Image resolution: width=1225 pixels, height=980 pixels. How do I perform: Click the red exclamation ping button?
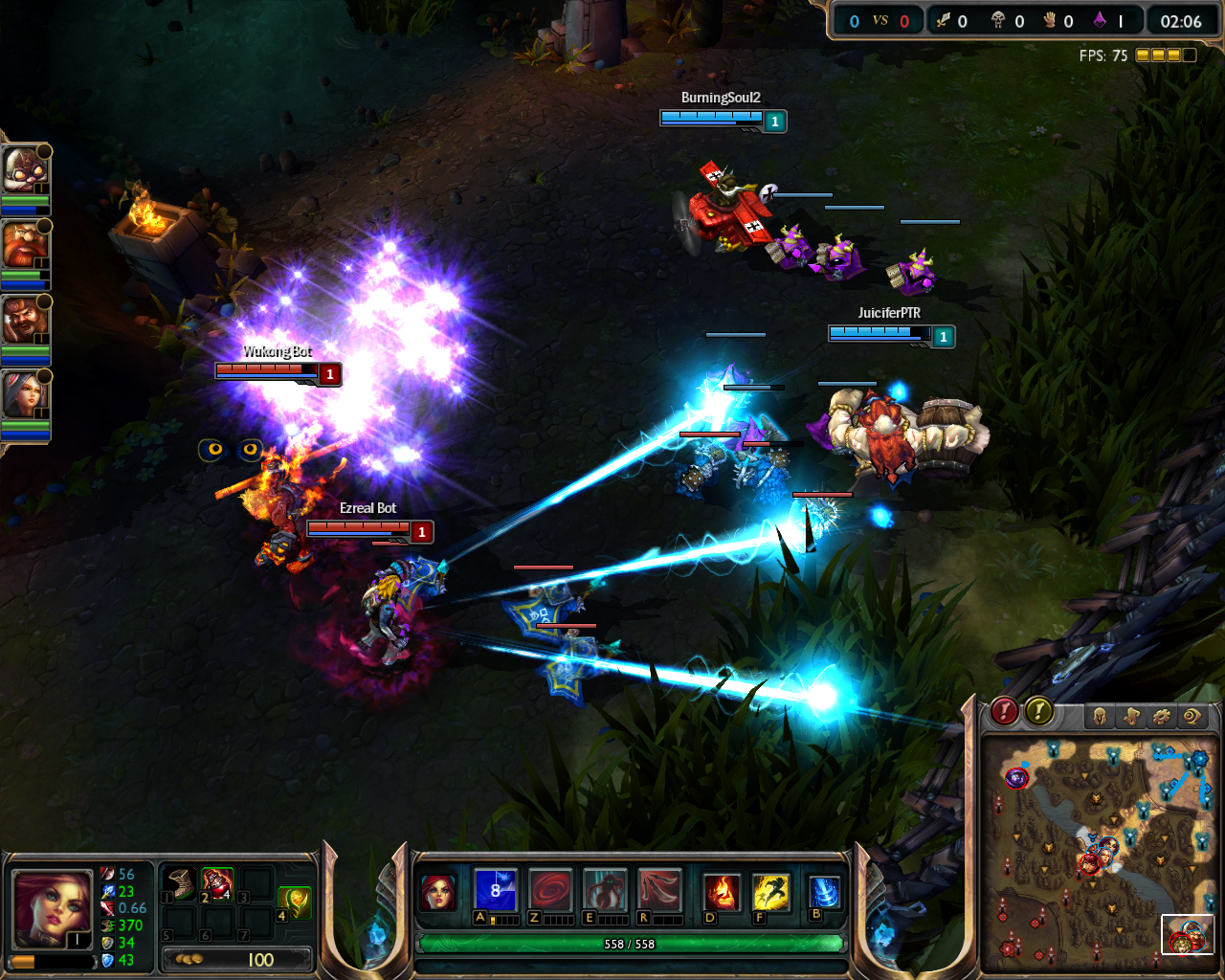point(1003,711)
